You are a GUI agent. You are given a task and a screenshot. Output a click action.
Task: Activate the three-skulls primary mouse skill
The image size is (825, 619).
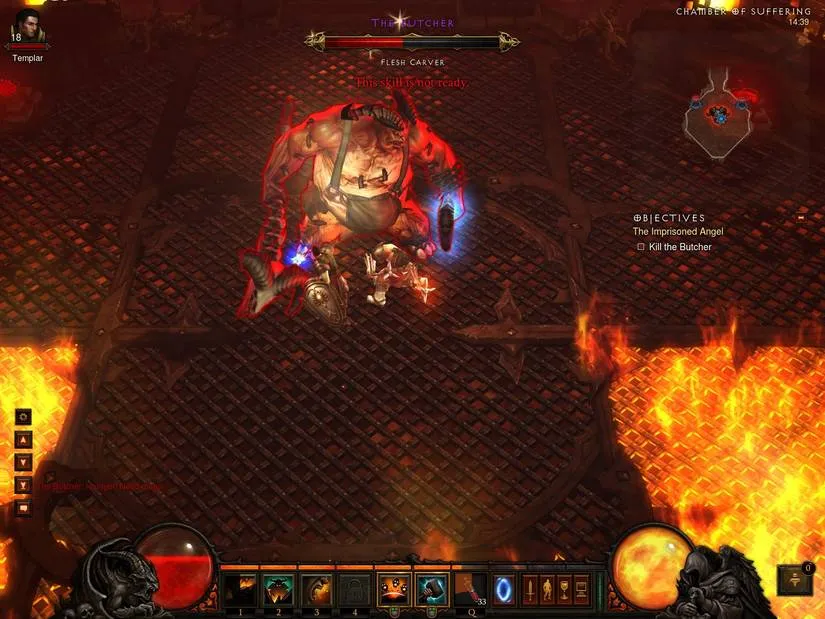point(394,589)
